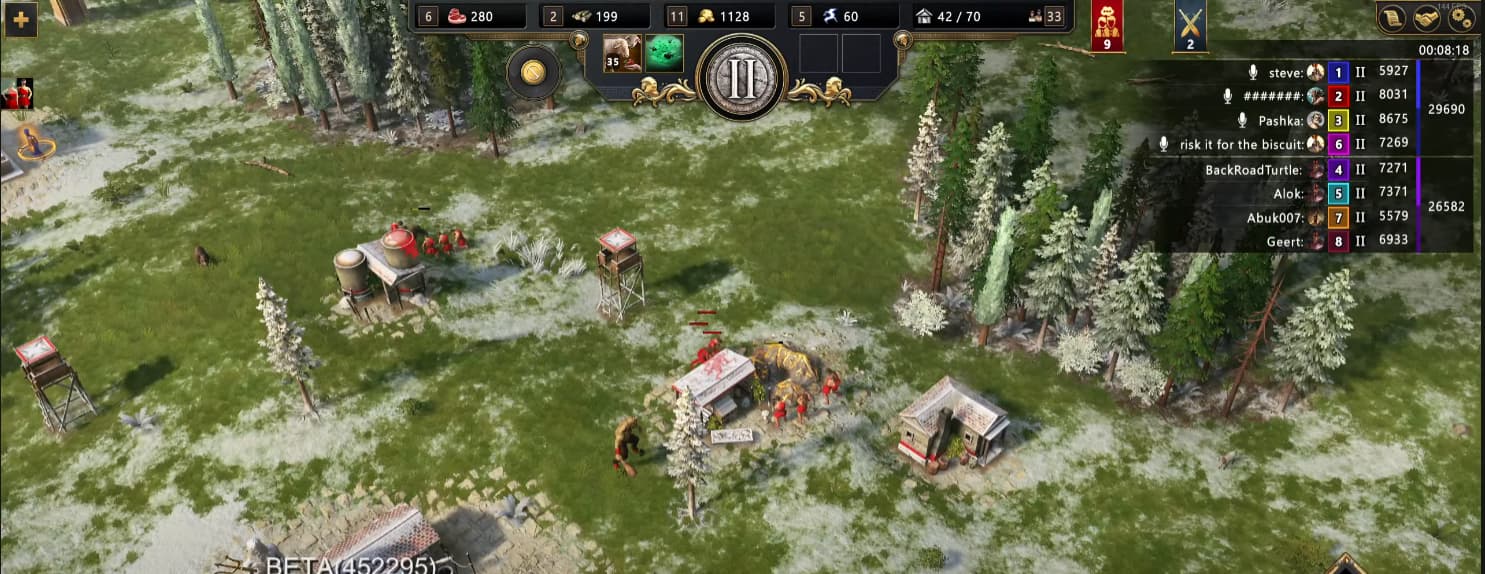Click the gold coin round button
Screen dimensions: 1485x574
click(x=532, y=72)
